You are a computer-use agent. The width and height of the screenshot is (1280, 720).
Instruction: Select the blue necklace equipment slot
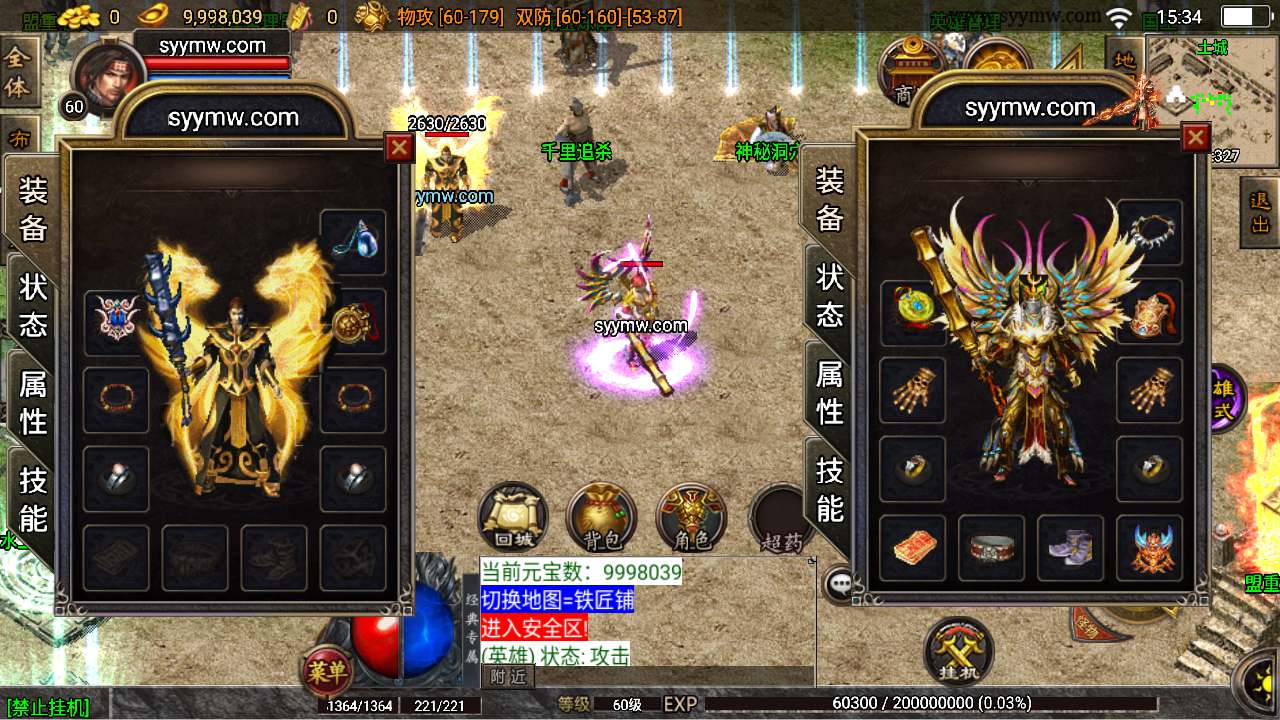coord(353,242)
